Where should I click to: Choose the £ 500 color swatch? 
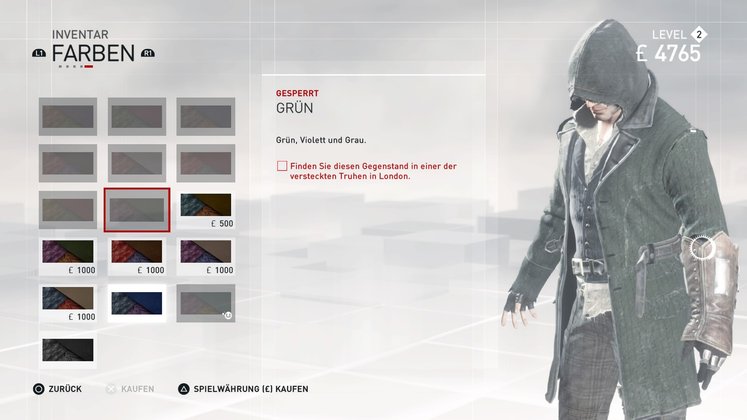tap(206, 208)
